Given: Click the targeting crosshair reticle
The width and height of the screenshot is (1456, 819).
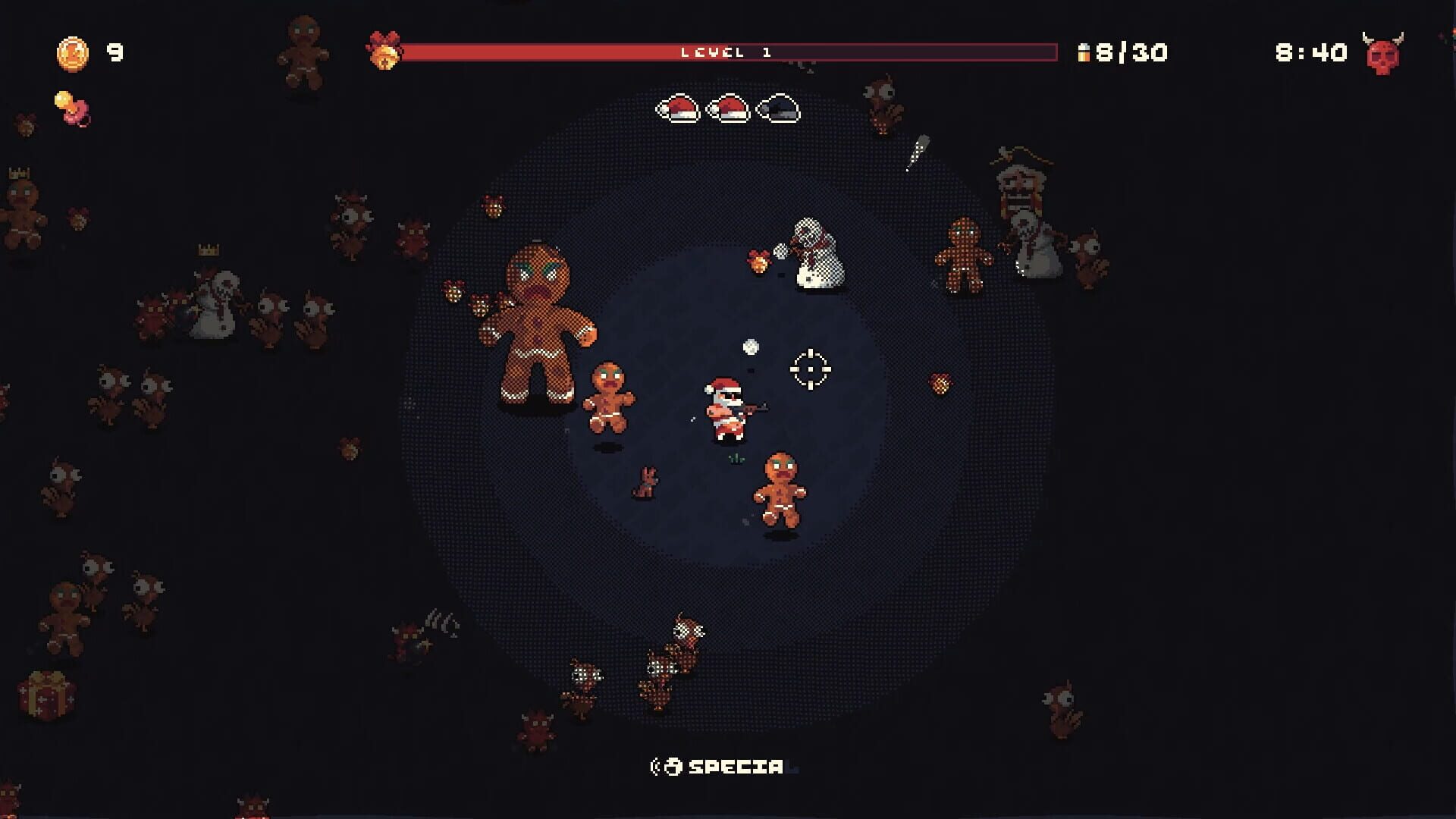Looking at the screenshot, I should point(810,369).
